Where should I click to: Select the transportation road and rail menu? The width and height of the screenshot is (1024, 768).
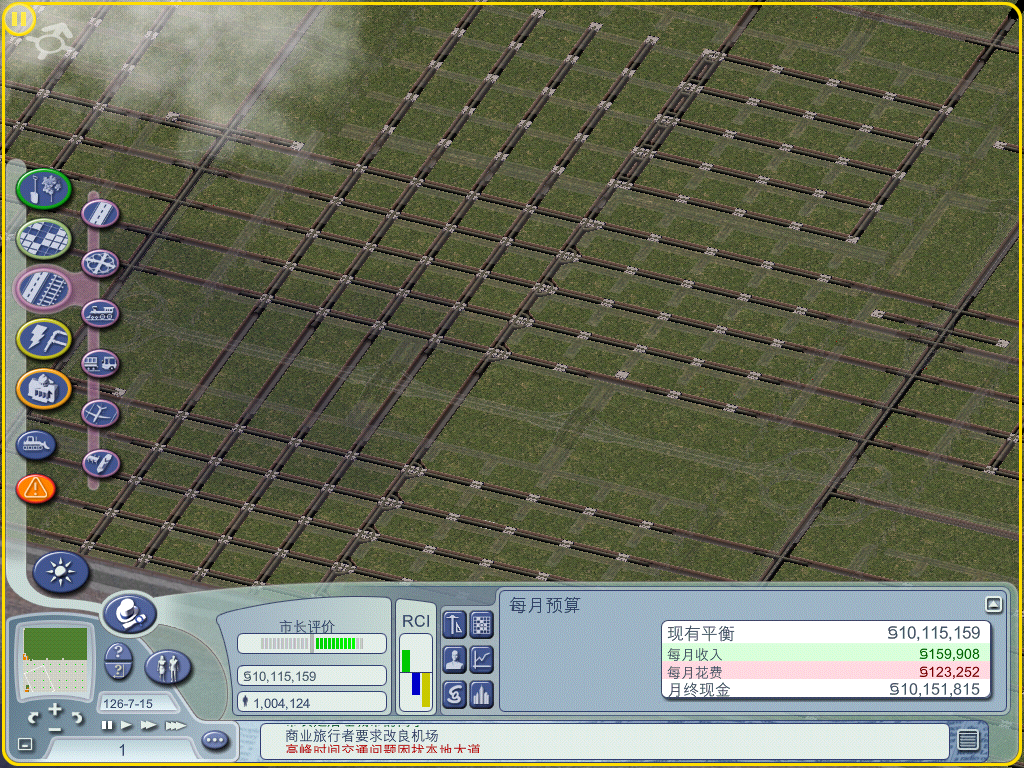pyautogui.click(x=43, y=288)
